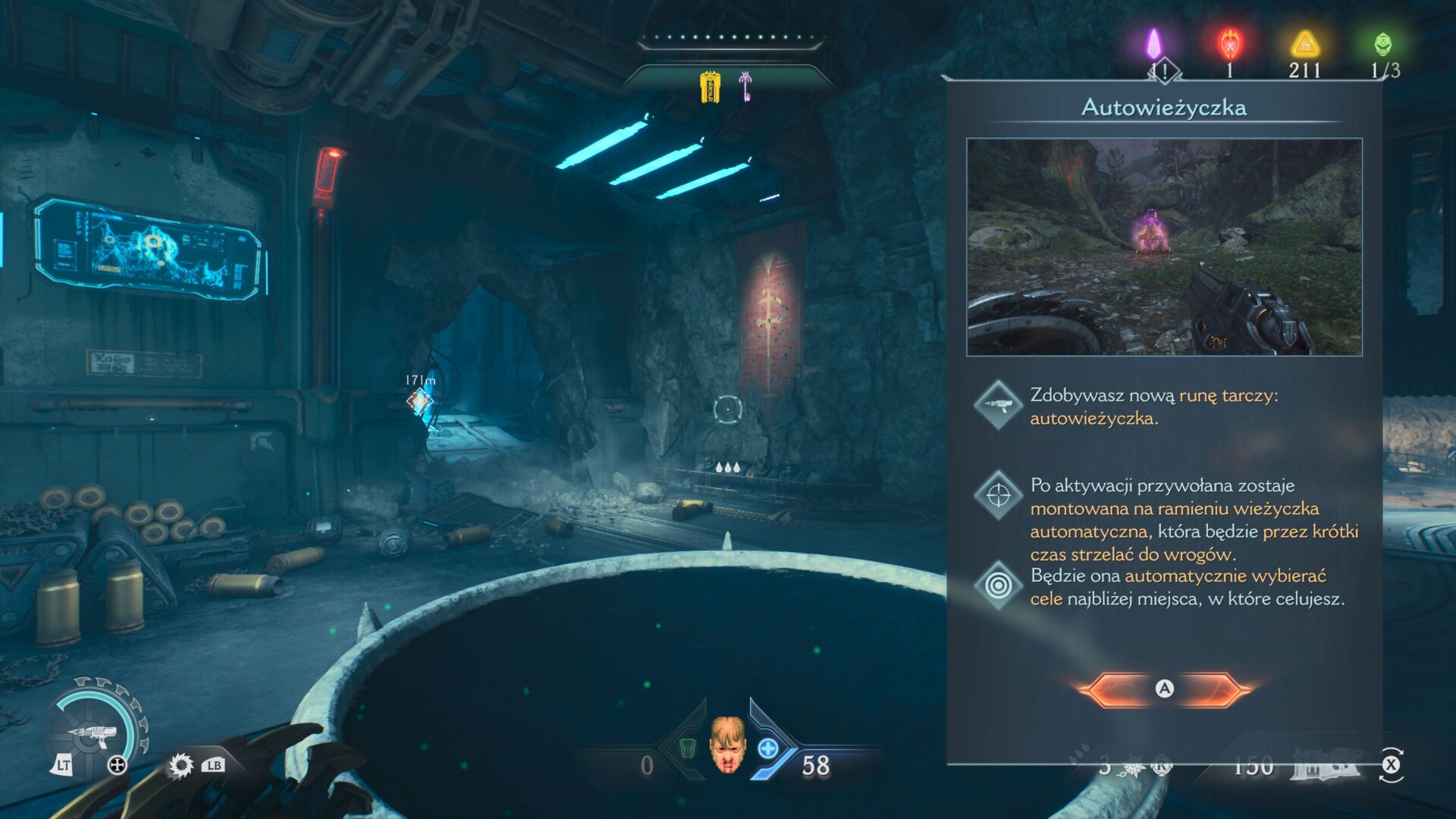Click the concentric target icon in the tutorial

coord(998,585)
